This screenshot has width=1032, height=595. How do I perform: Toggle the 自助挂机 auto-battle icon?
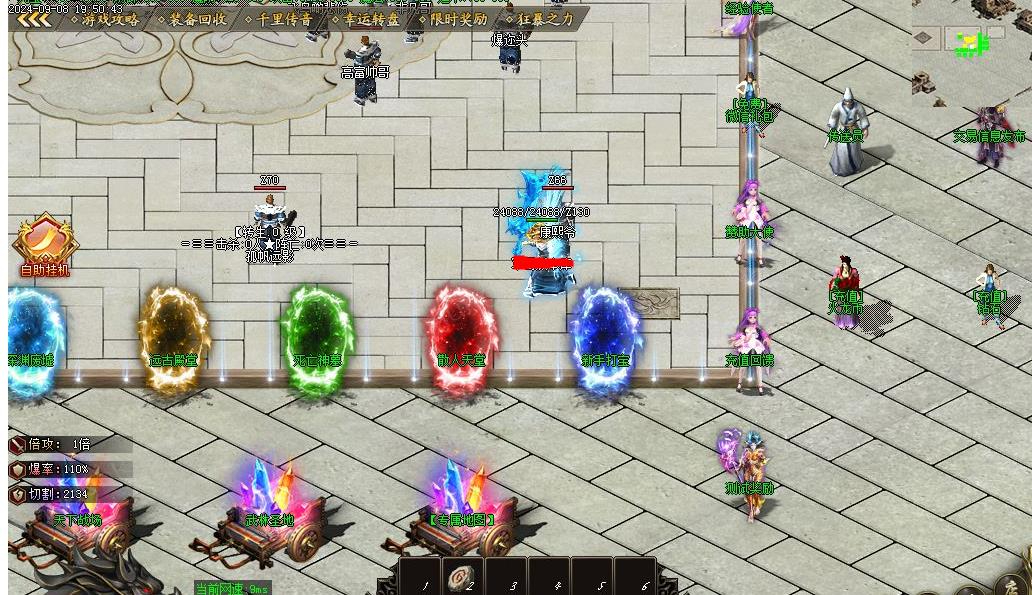coord(45,243)
